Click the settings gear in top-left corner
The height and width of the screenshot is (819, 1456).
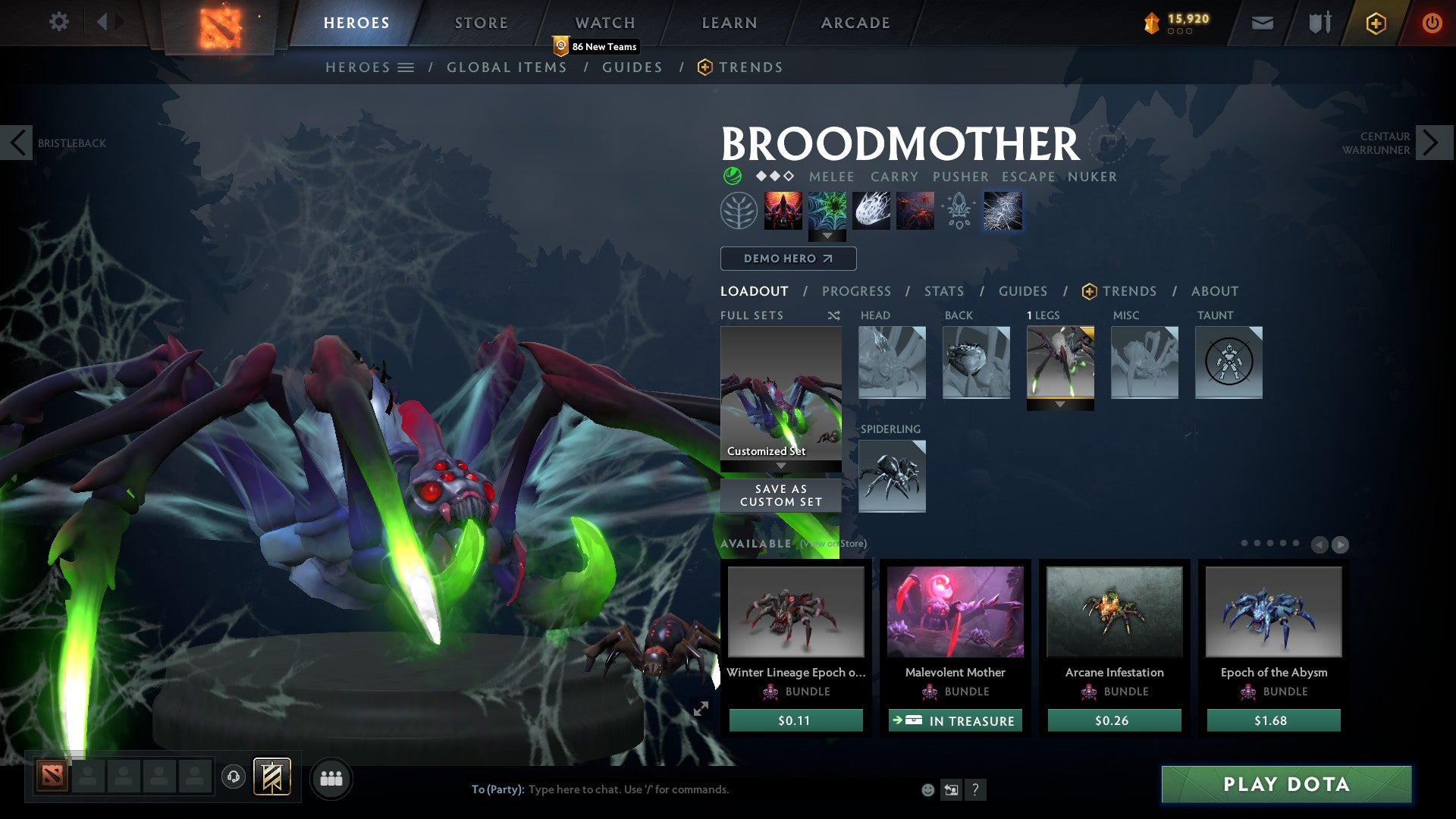[59, 21]
